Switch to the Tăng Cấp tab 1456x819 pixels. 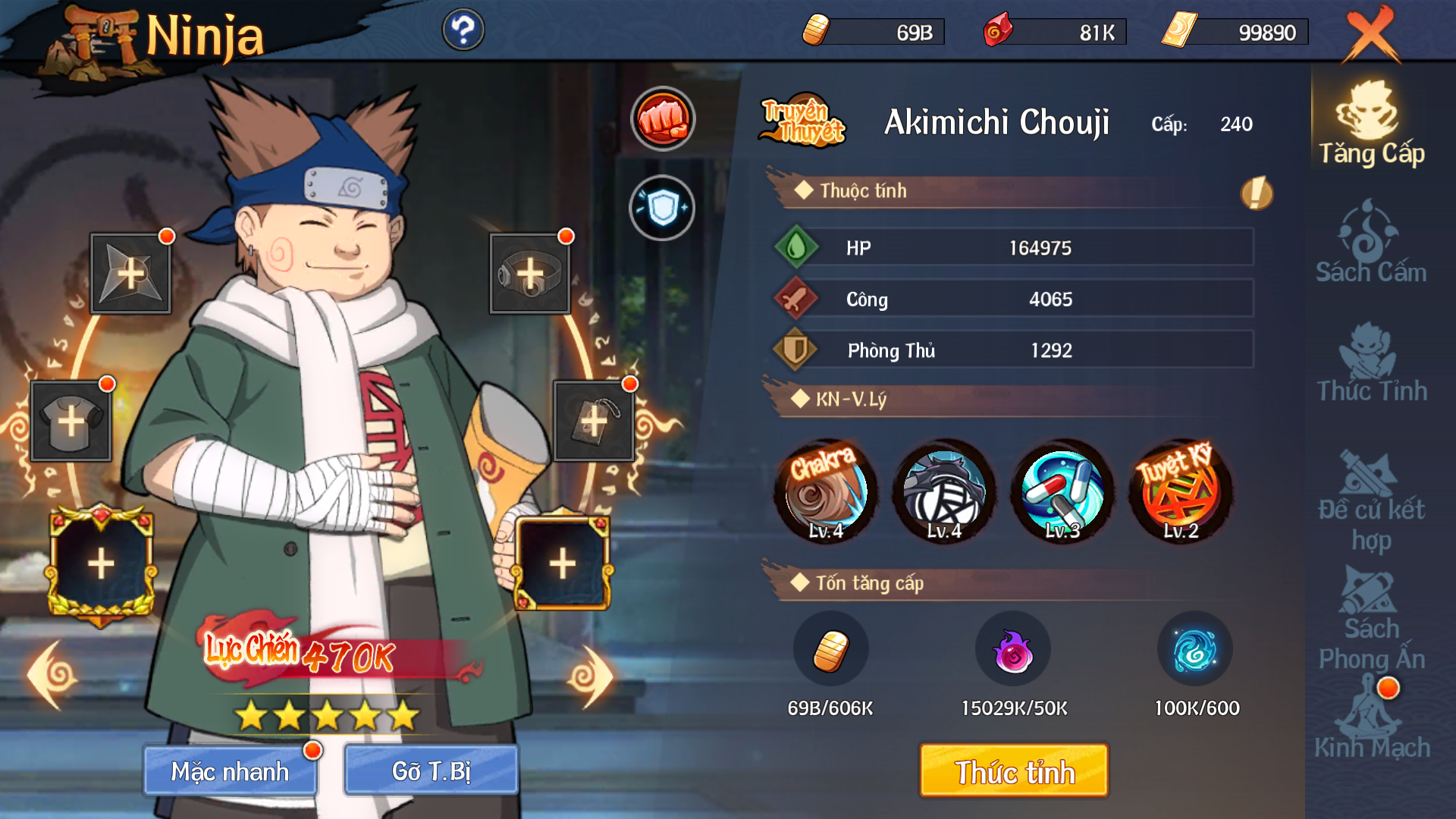click(x=1371, y=125)
